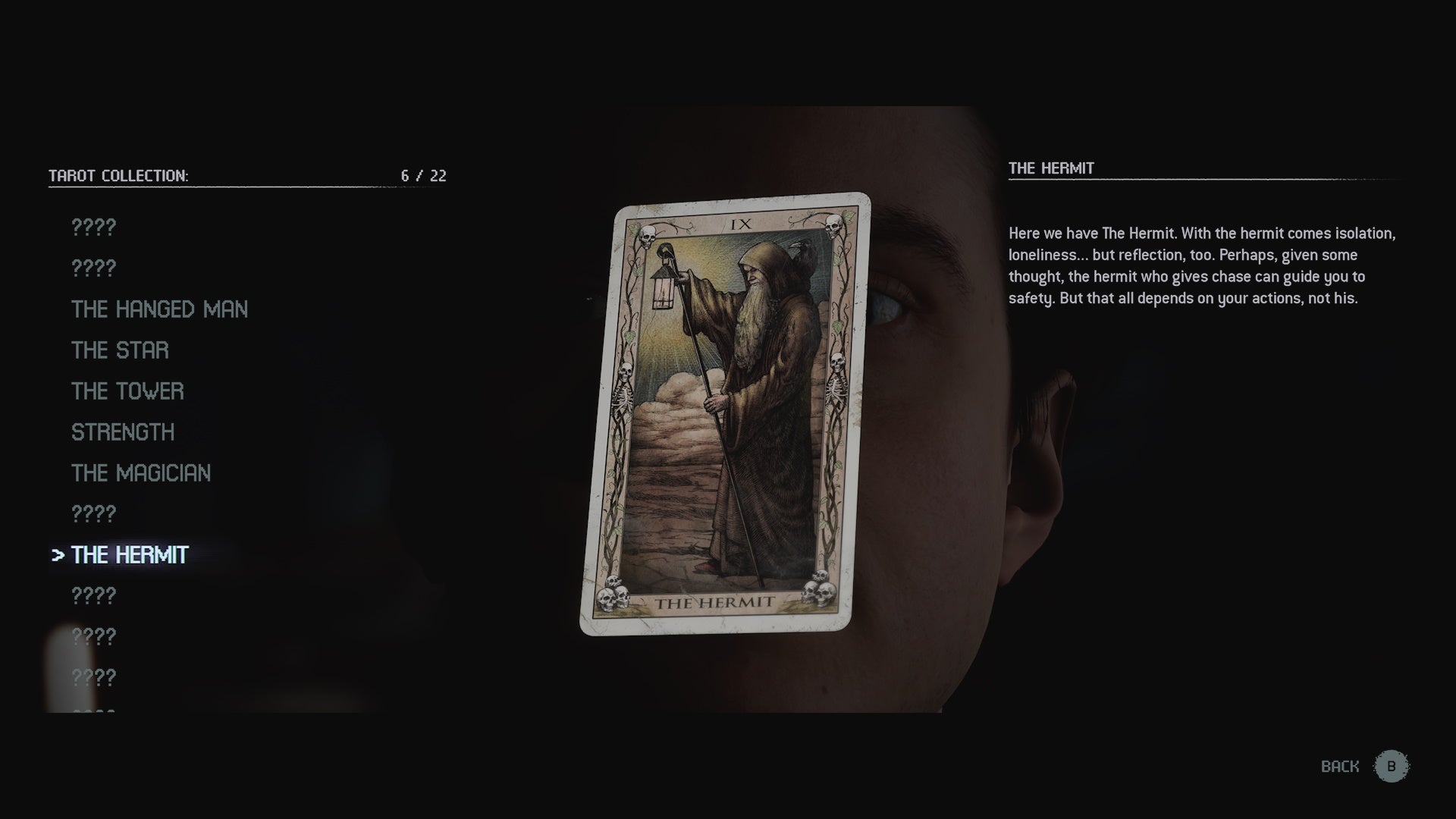
Task: Select STRENGTH in the tarot collection
Action: (x=123, y=432)
